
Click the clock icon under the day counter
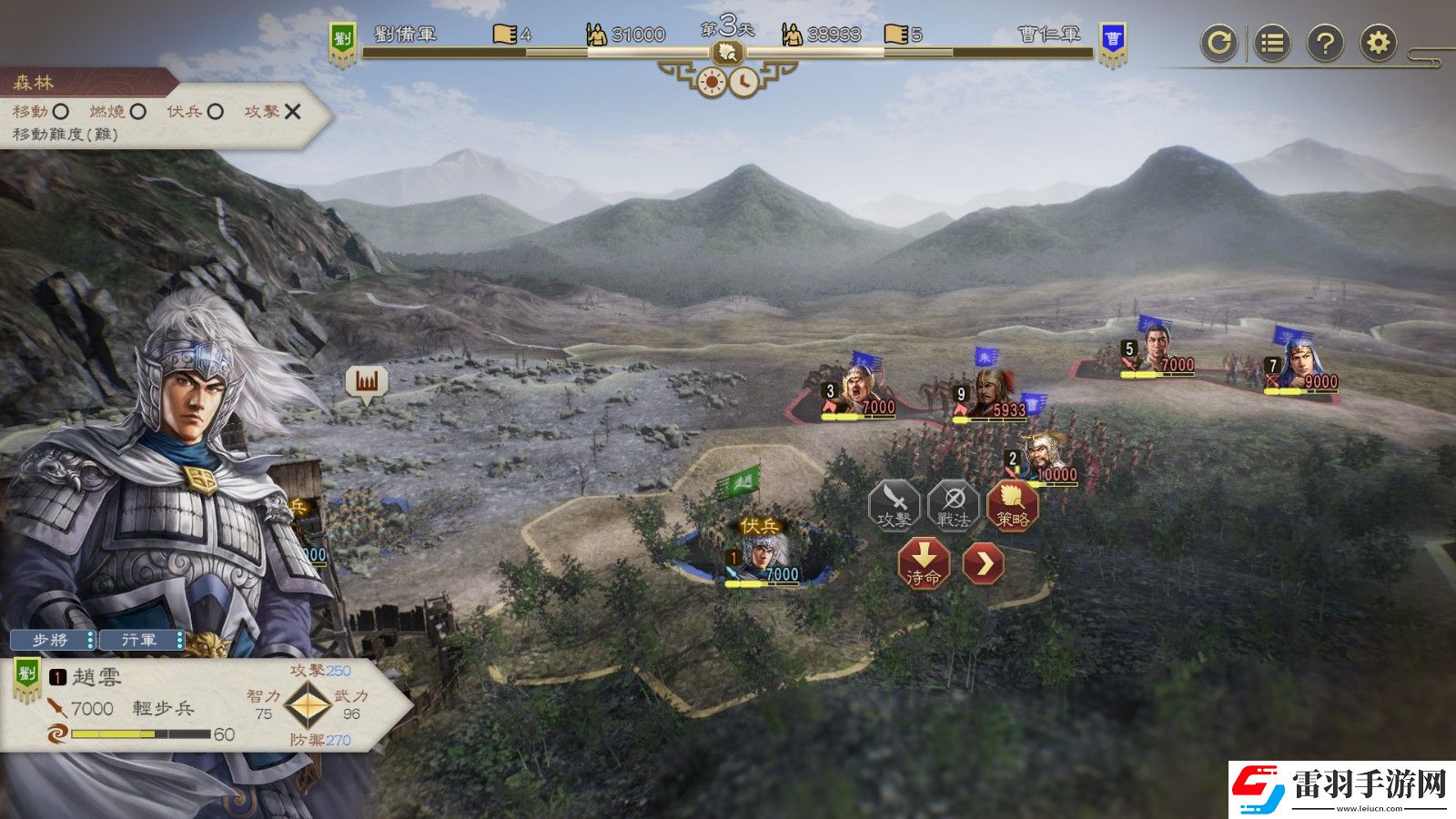click(743, 82)
